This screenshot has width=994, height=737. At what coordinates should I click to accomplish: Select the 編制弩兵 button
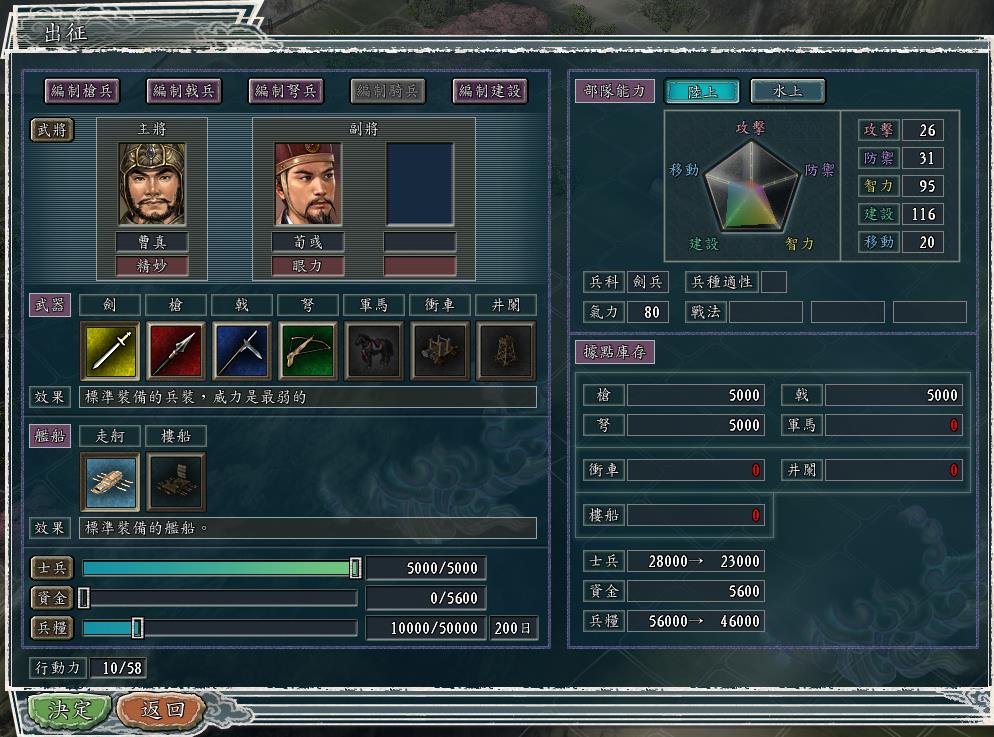click(x=286, y=91)
